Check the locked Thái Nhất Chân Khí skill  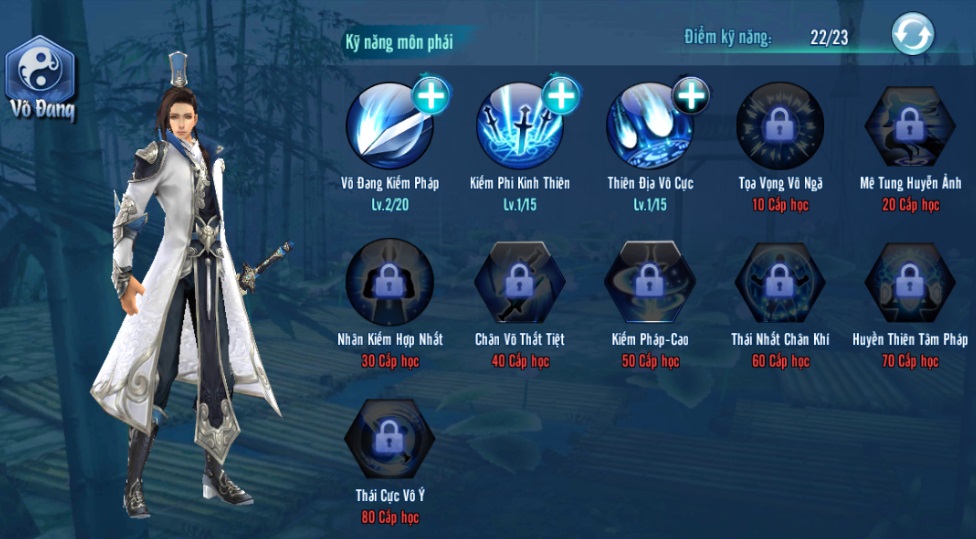point(779,281)
